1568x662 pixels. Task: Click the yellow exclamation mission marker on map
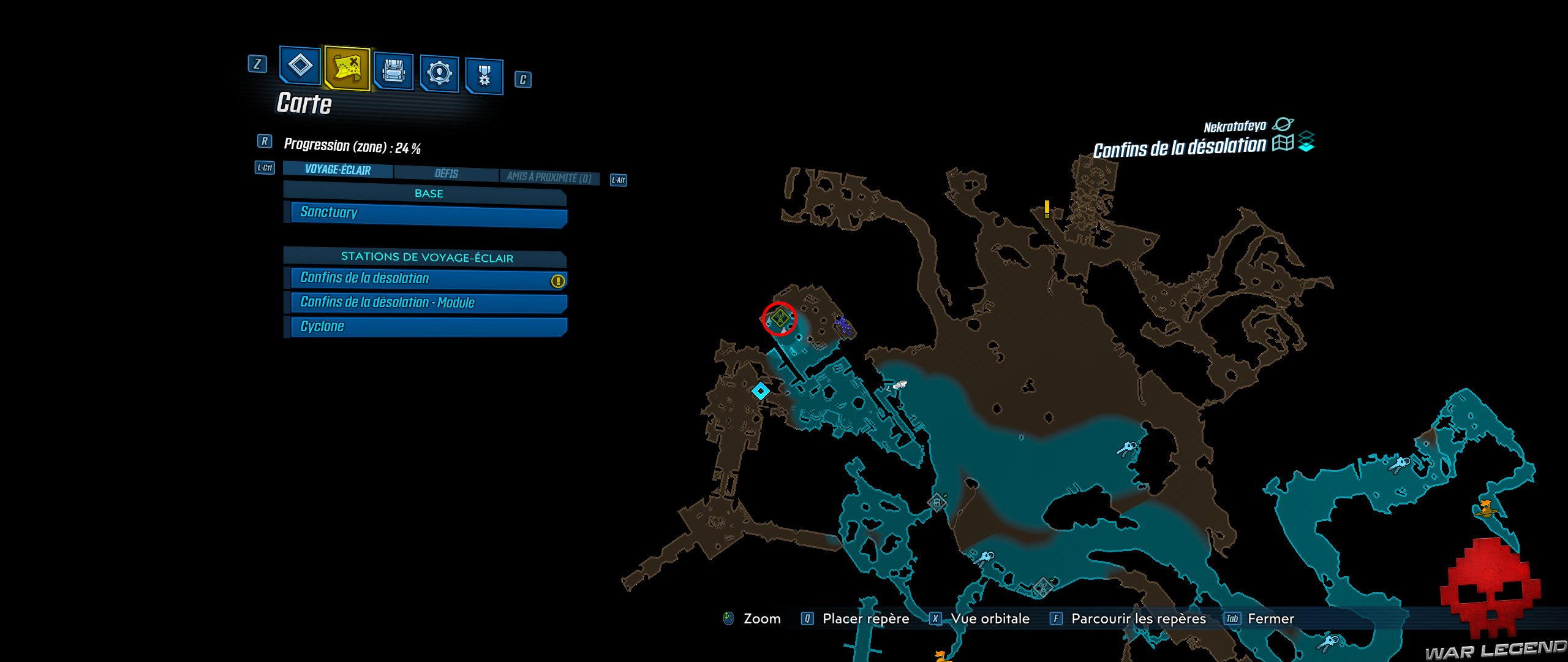pos(1046,210)
